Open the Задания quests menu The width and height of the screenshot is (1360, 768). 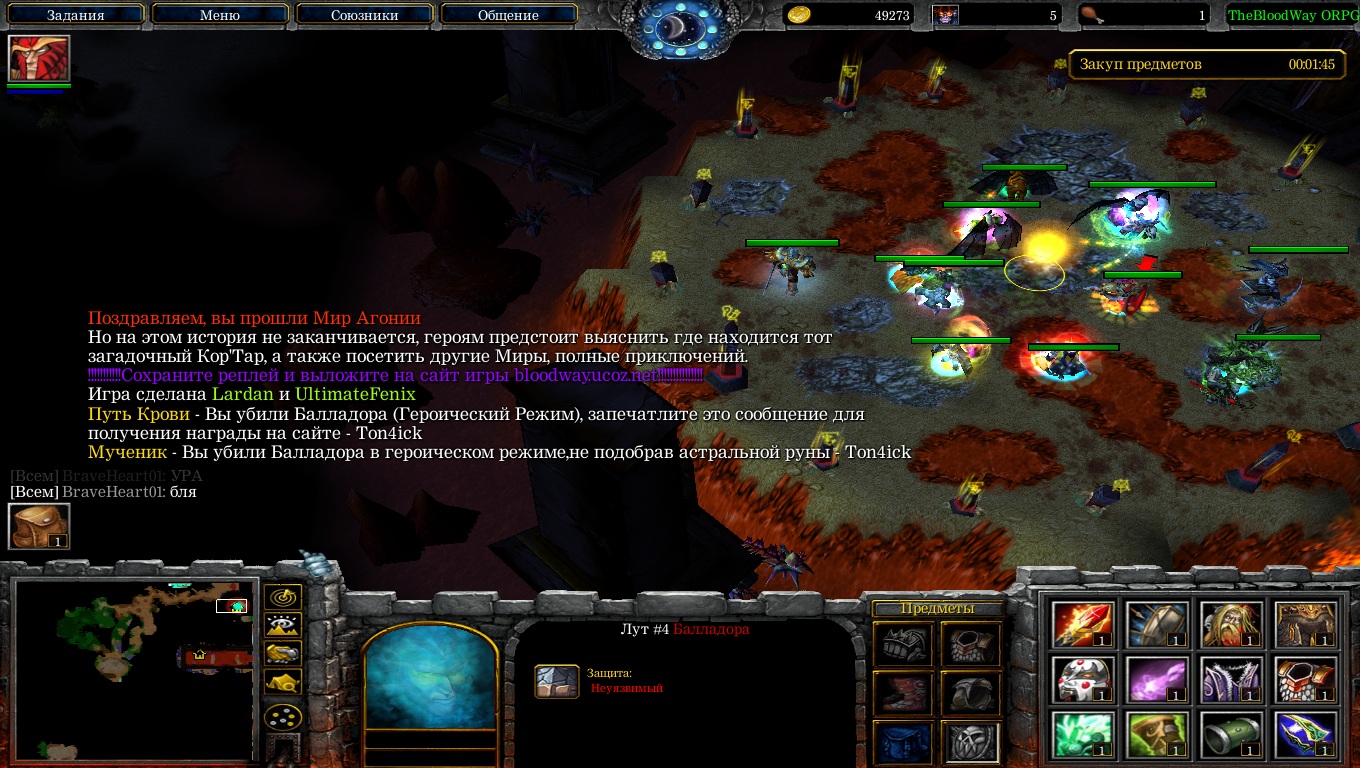coord(75,15)
